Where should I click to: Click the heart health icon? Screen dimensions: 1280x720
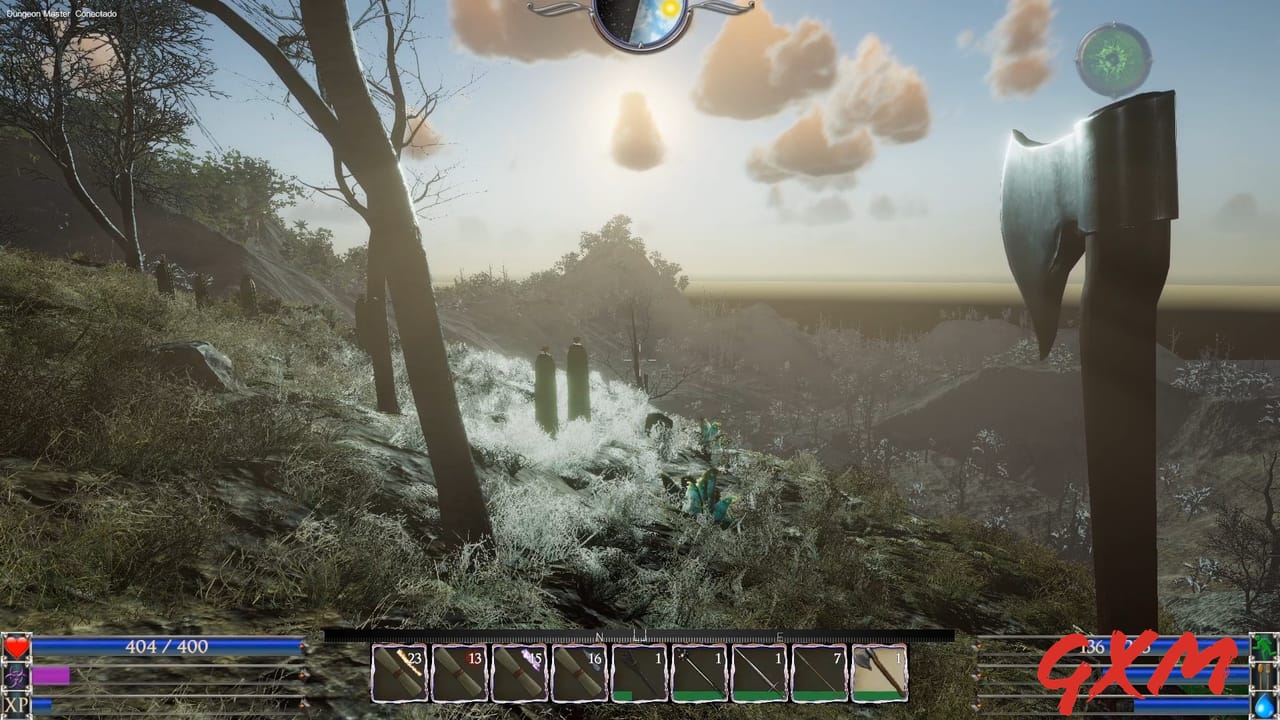[16, 647]
